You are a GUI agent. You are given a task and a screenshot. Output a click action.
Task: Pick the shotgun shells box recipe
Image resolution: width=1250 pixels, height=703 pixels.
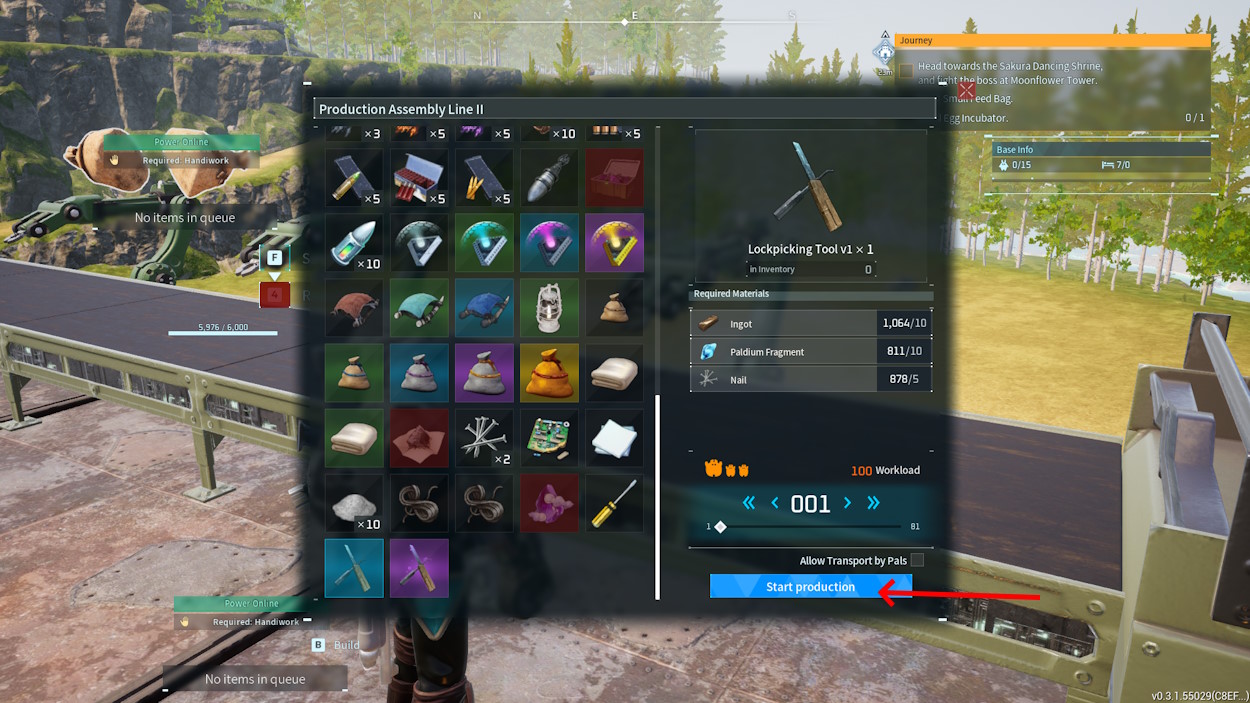coord(419,178)
